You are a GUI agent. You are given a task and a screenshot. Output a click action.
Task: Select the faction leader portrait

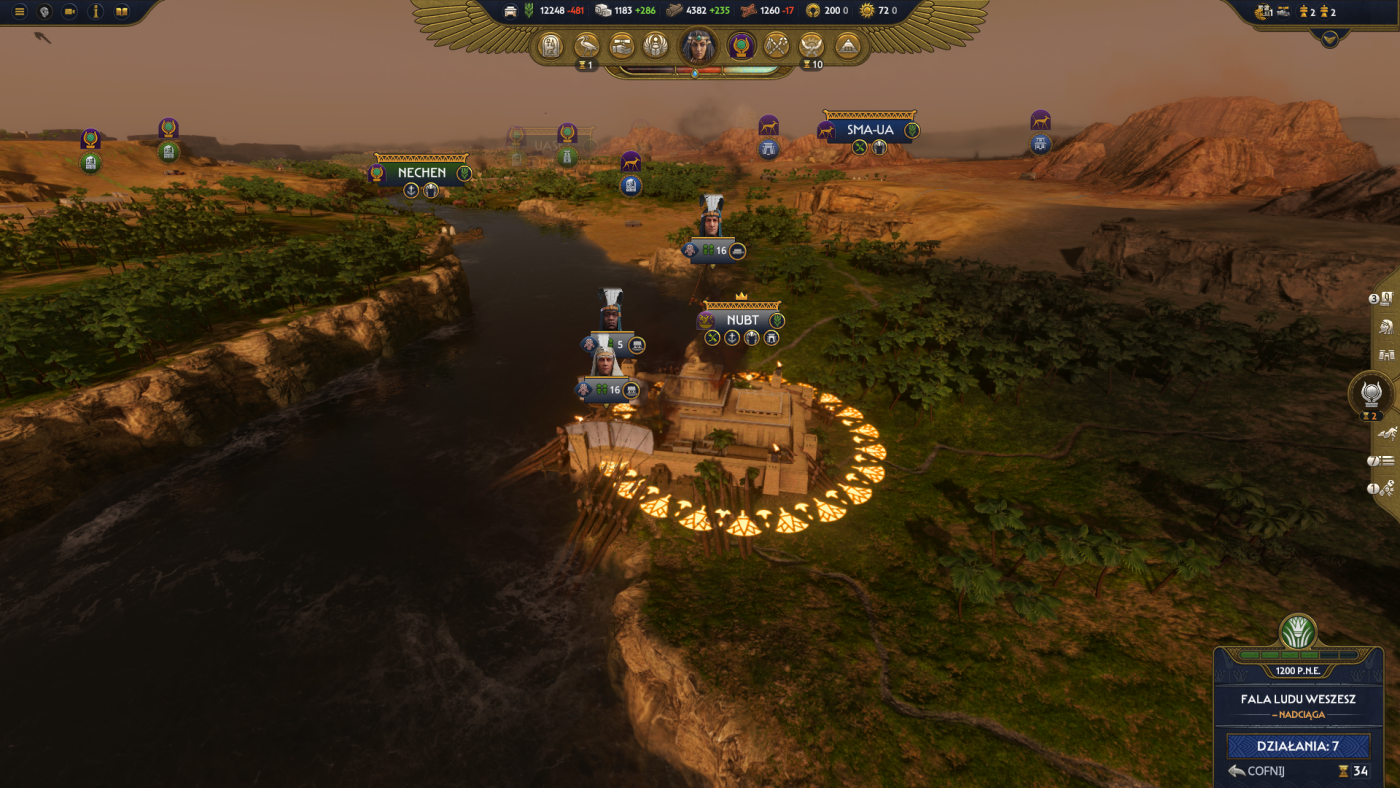click(x=698, y=46)
